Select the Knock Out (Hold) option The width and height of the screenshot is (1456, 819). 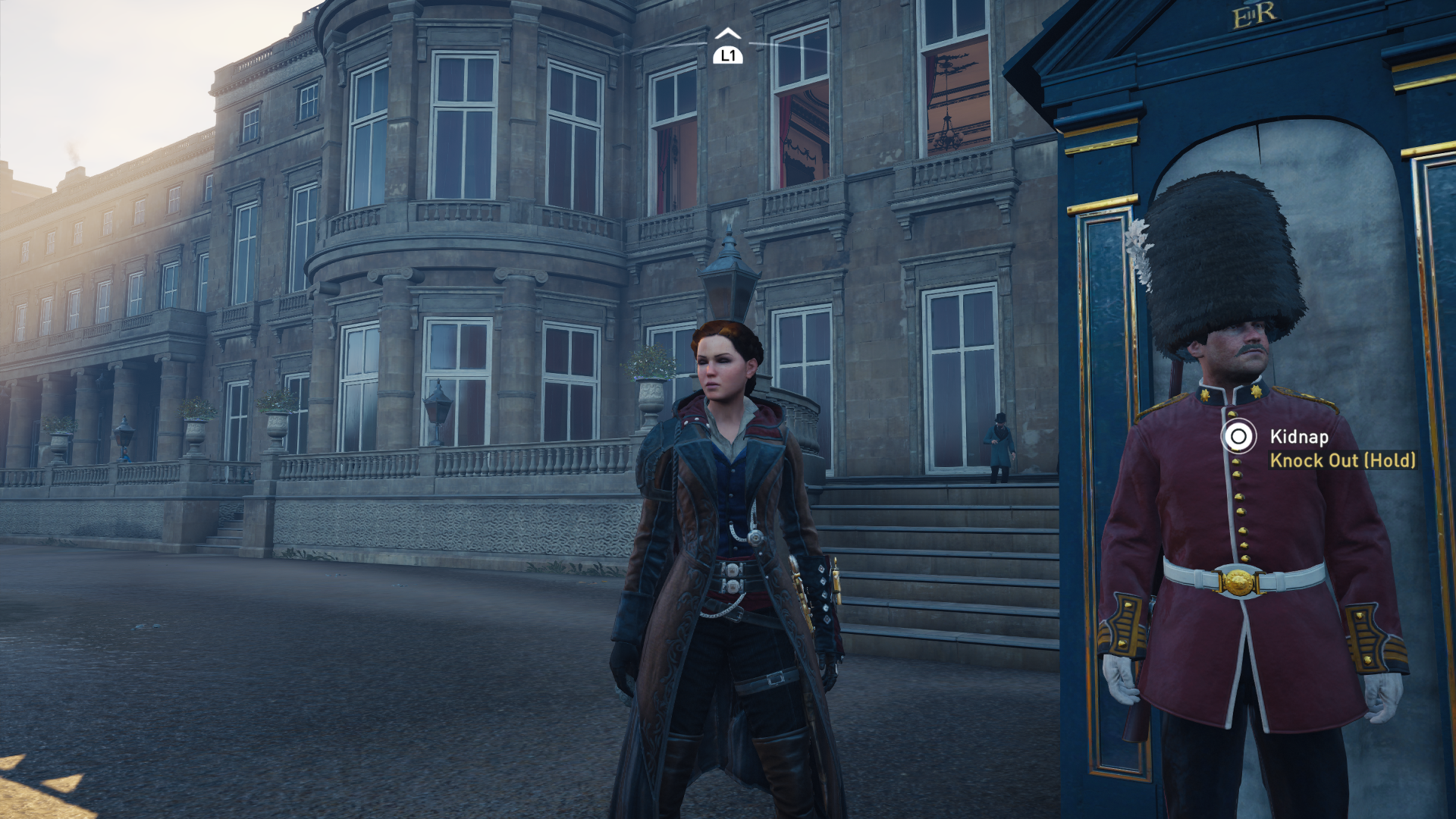pos(1342,460)
